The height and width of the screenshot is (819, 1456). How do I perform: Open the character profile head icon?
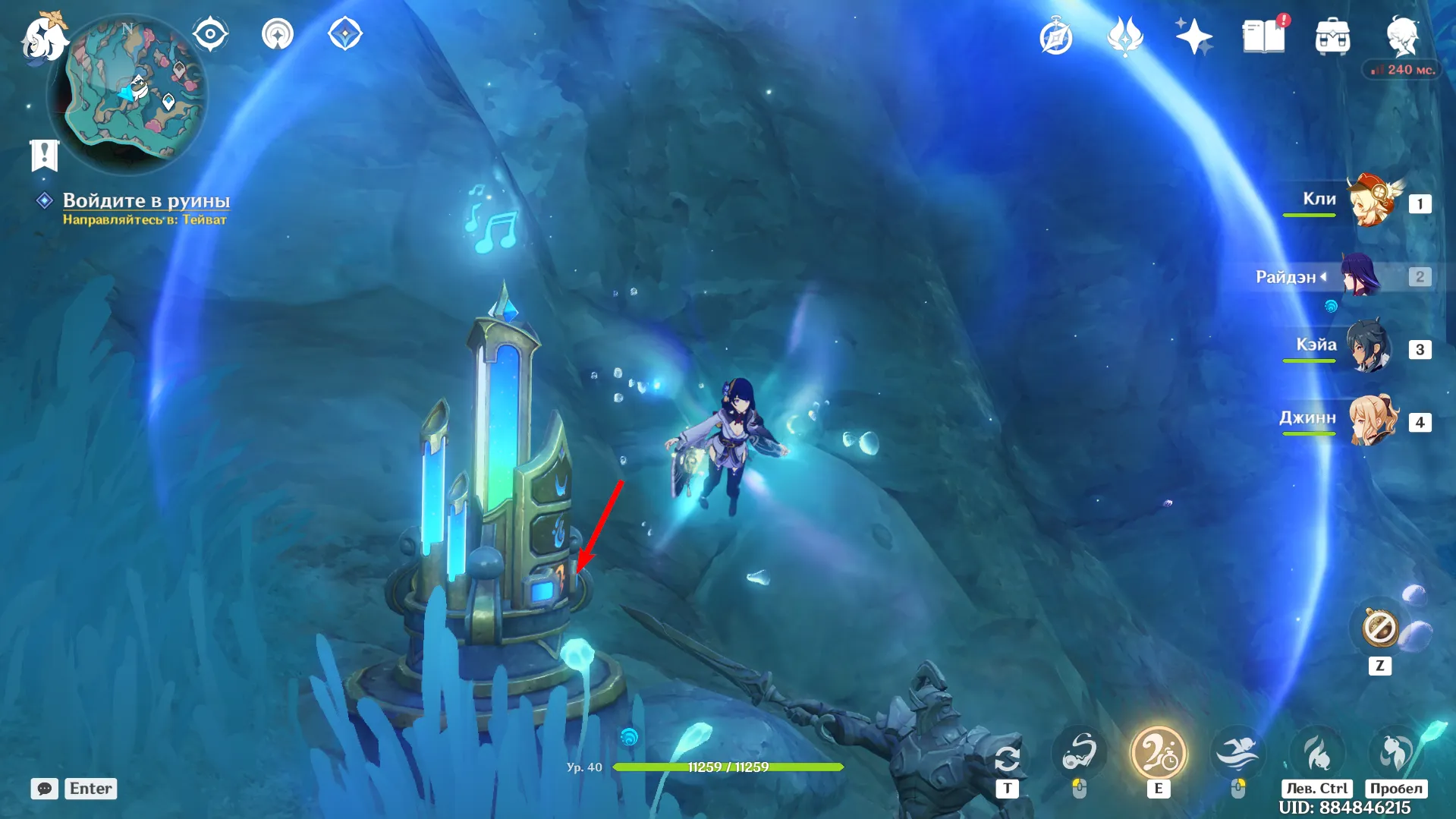click(1402, 36)
